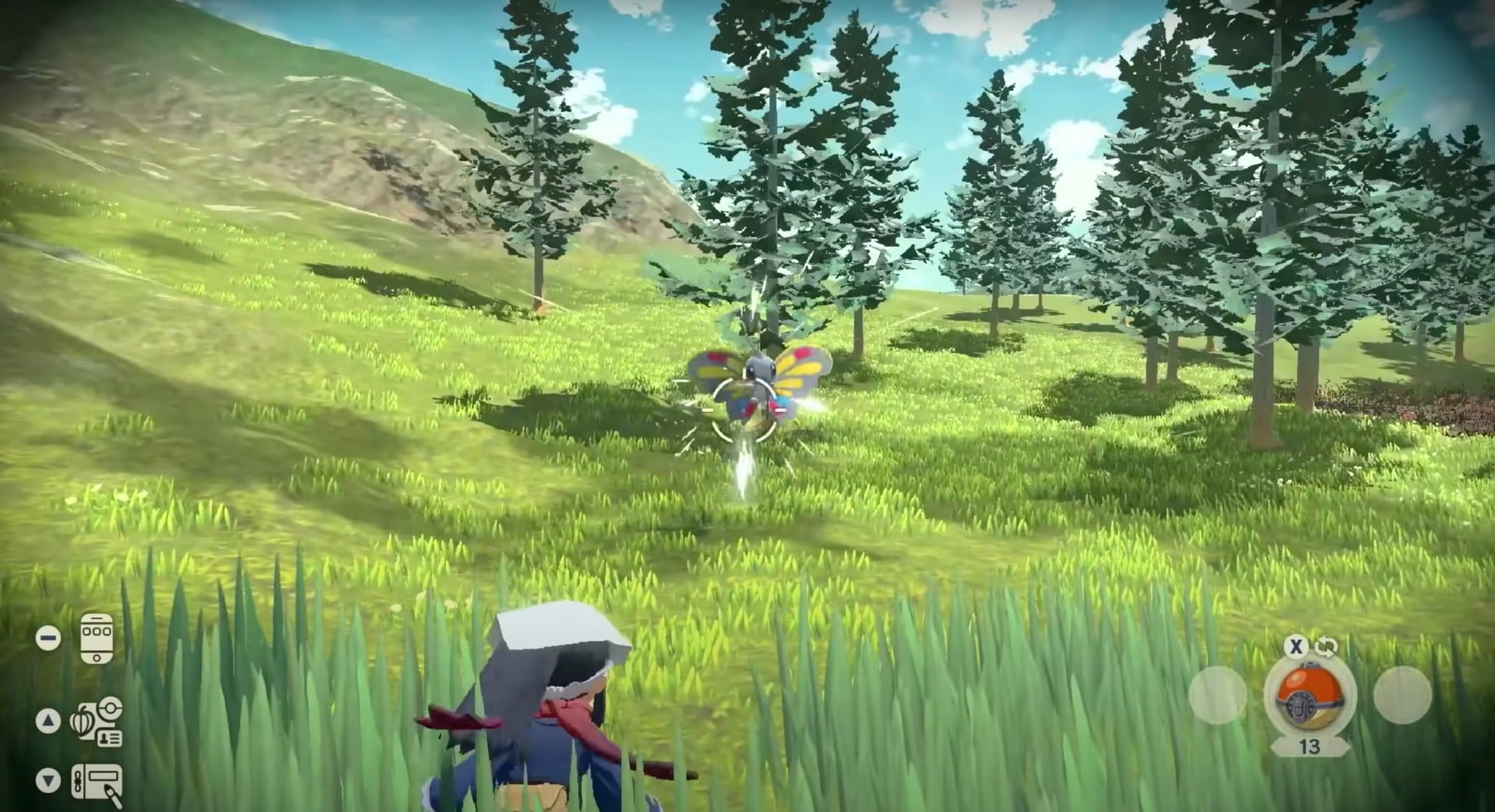Open the quest log notebook icon
This screenshot has width=1495, height=812.
(x=97, y=780)
